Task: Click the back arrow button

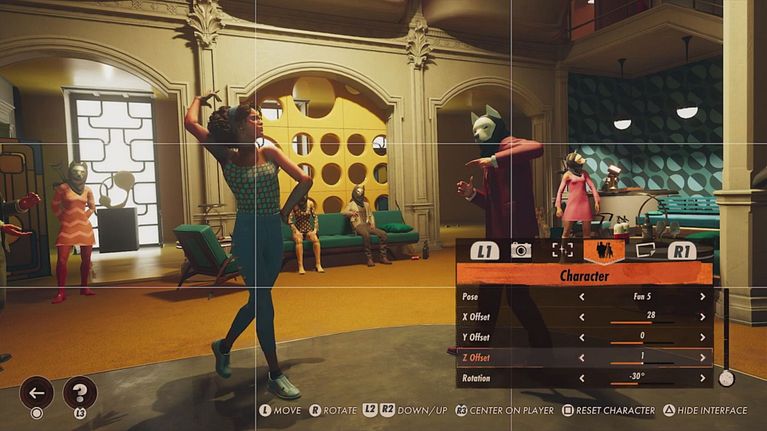Action: click(x=36, y=392)
